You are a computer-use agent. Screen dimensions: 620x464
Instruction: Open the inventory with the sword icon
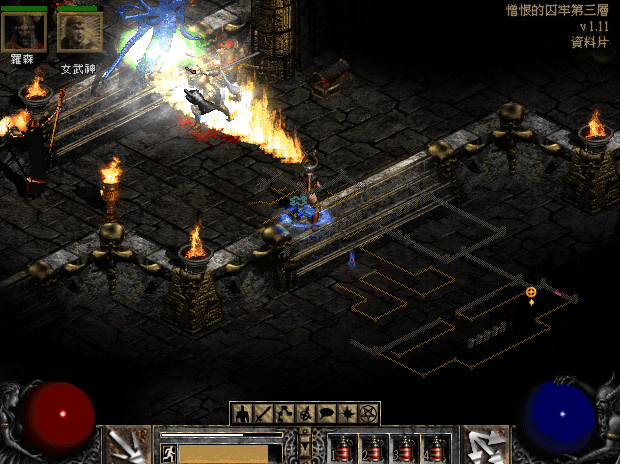pyautogui.click(x=262, y=413)
